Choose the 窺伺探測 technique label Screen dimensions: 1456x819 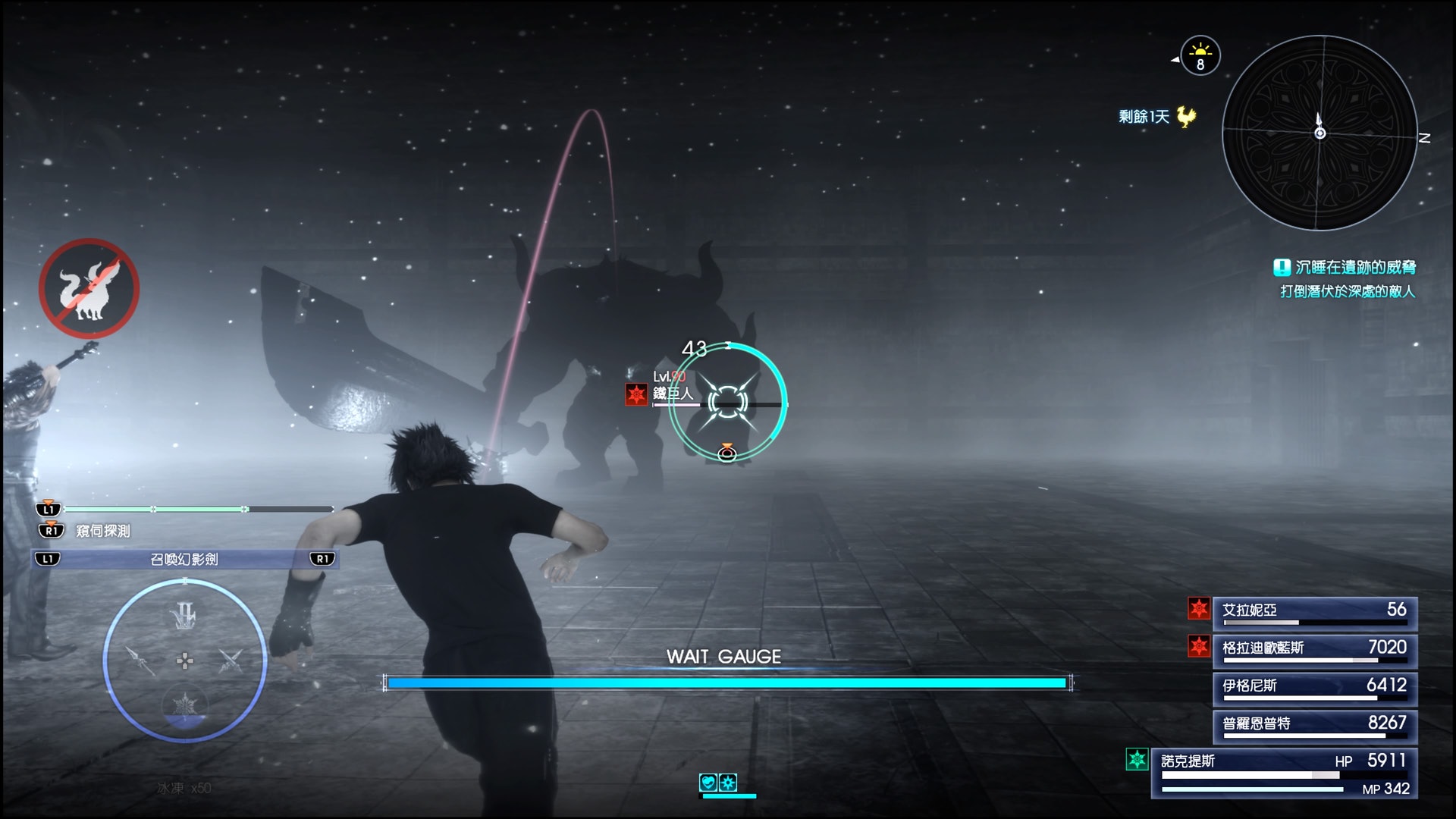tap(103, 531)
